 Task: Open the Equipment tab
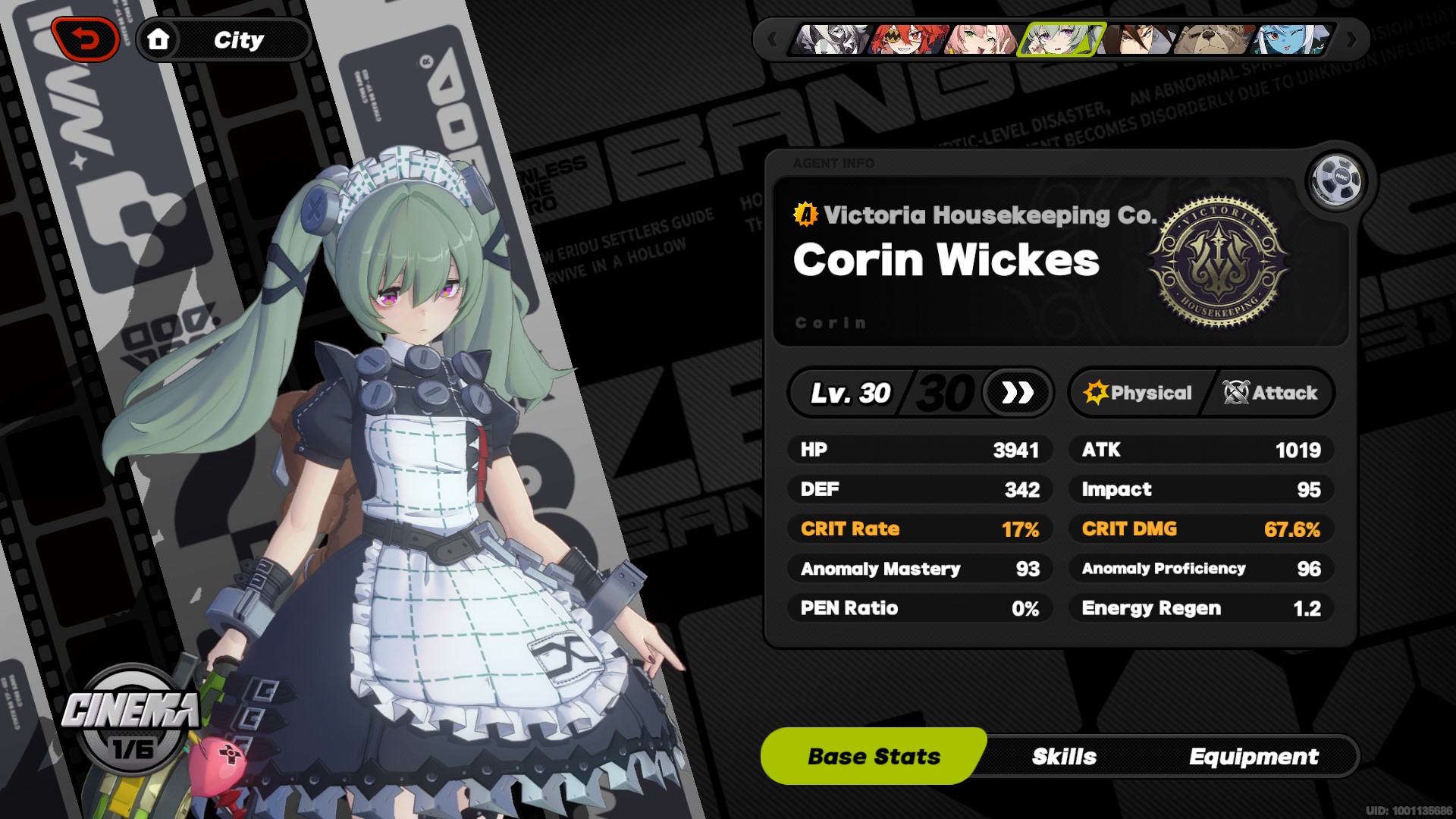1254,757
